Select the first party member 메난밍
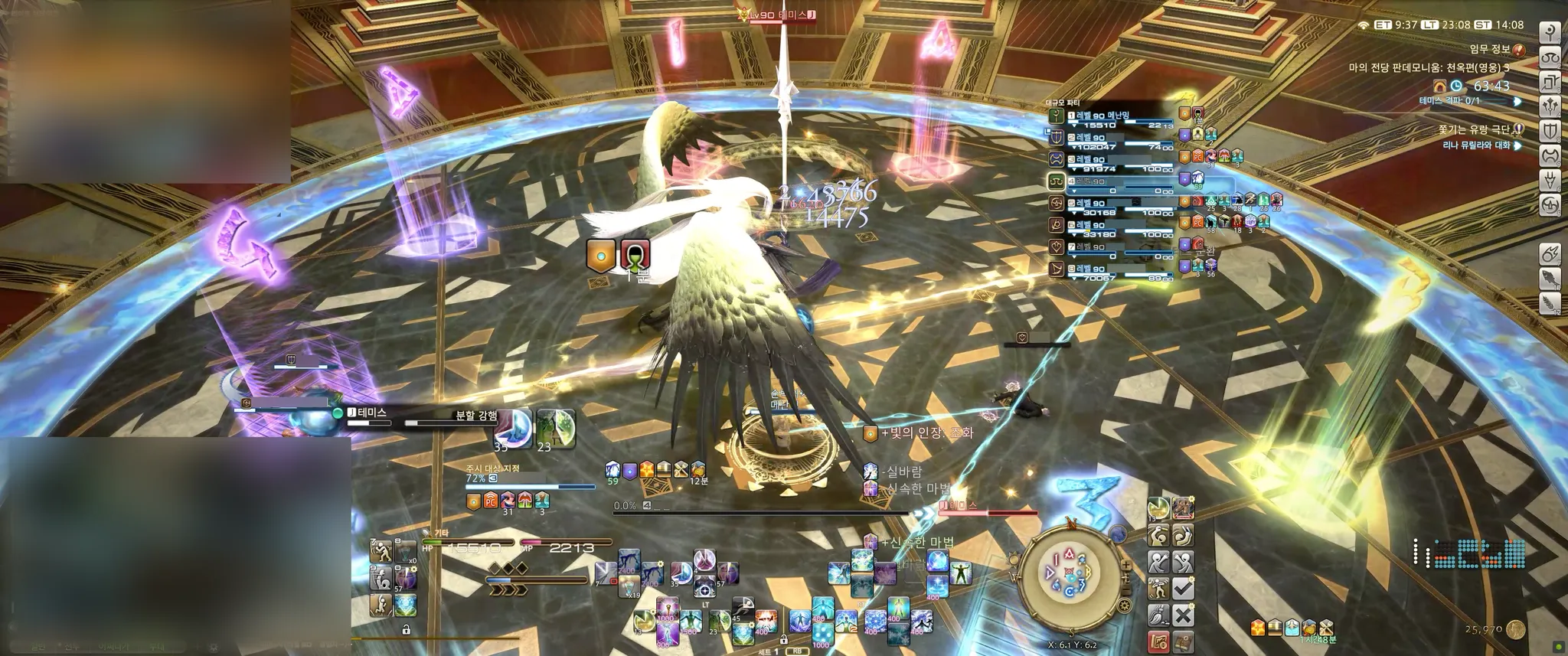1568x656 pixels. pos(1102,116)
